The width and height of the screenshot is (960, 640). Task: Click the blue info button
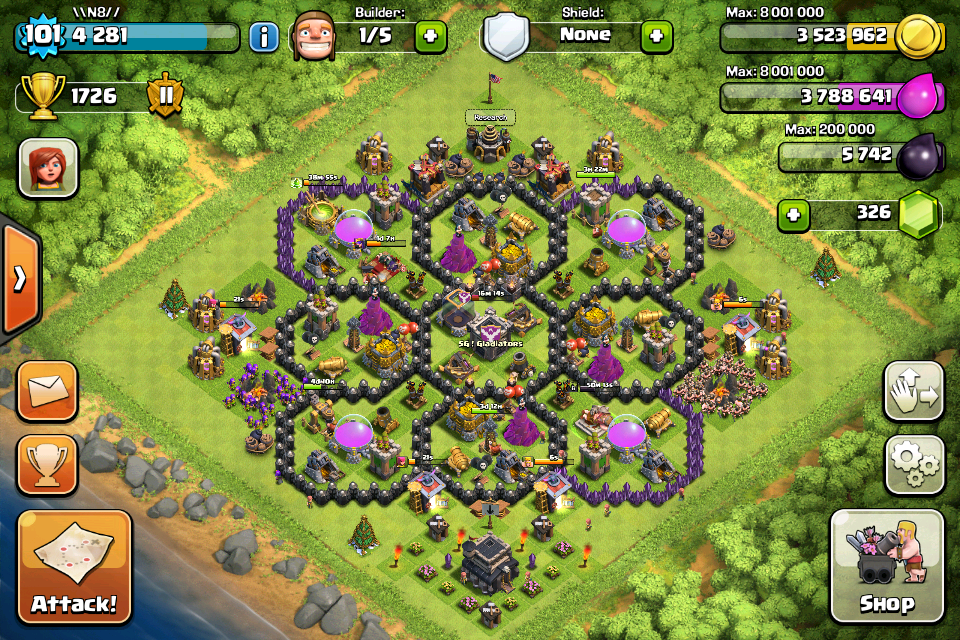264,38
